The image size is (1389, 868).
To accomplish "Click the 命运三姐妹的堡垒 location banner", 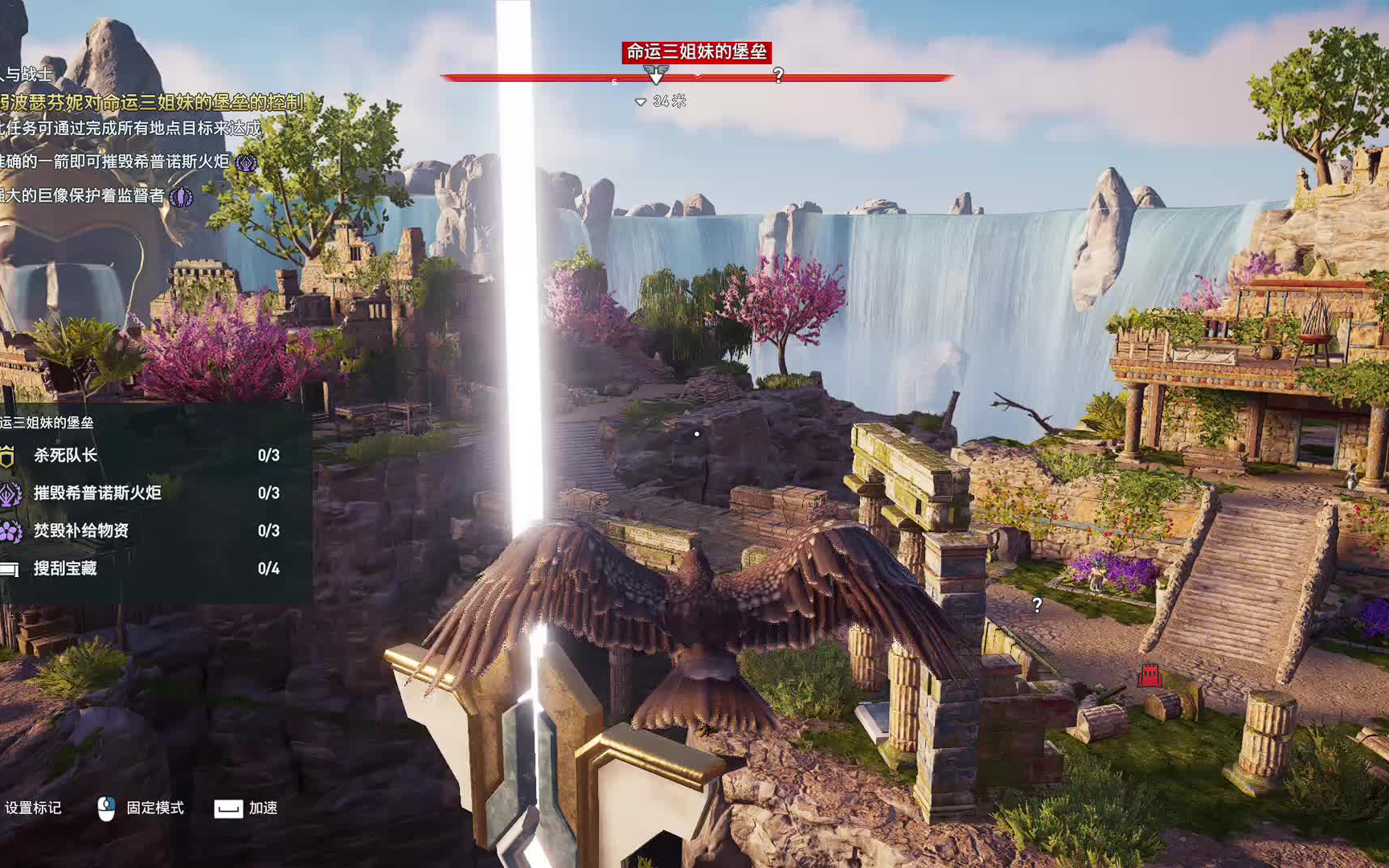I will coord(696,52).
